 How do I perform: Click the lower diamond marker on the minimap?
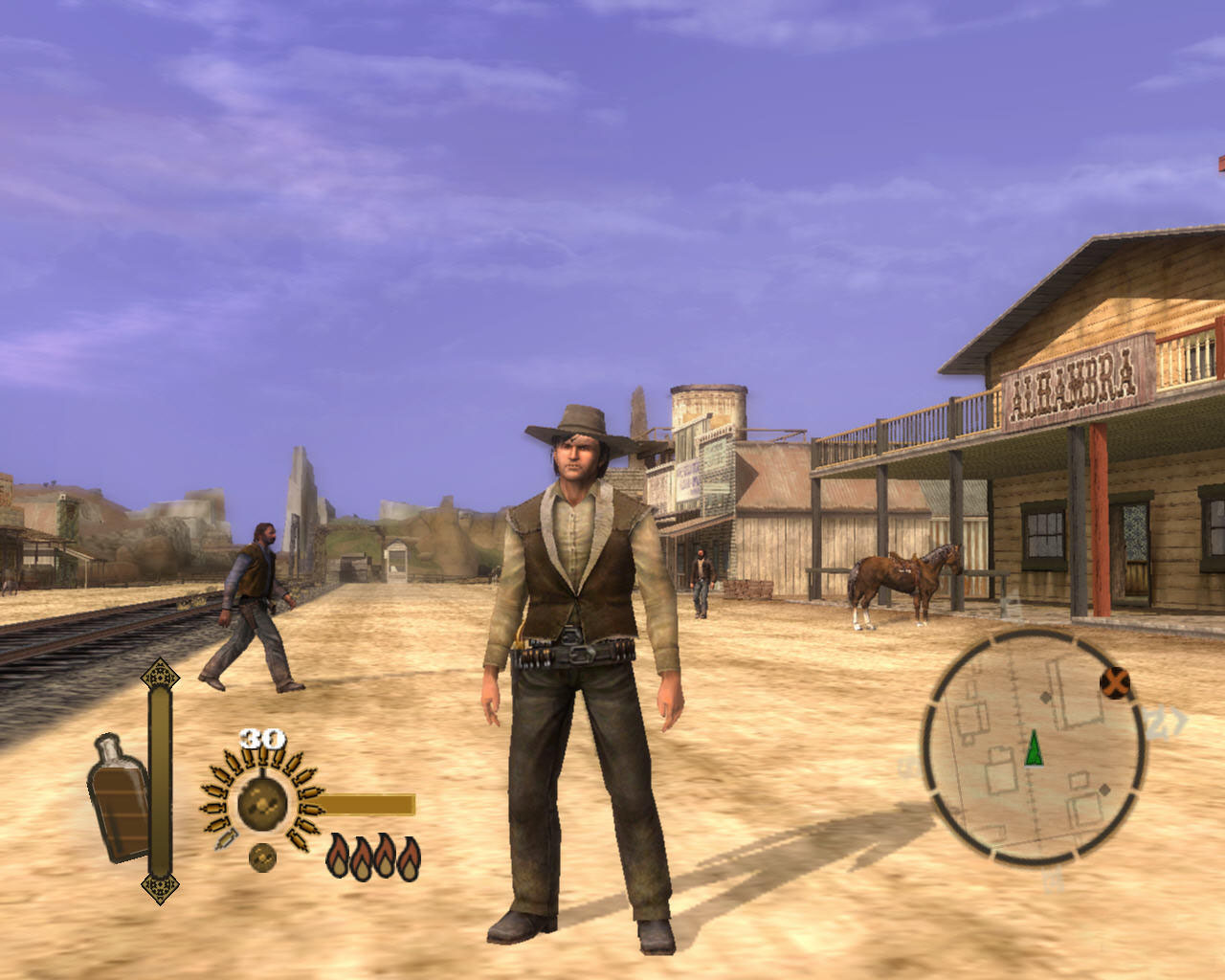point(1103,791)
